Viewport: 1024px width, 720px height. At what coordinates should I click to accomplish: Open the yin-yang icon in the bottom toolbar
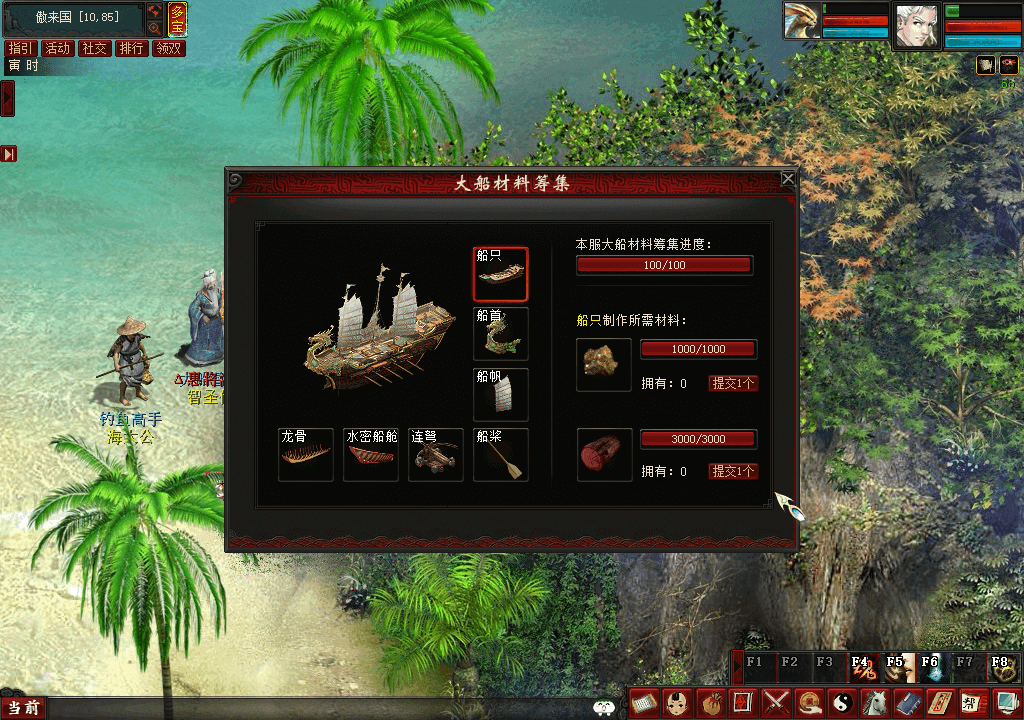coord(841,702)
